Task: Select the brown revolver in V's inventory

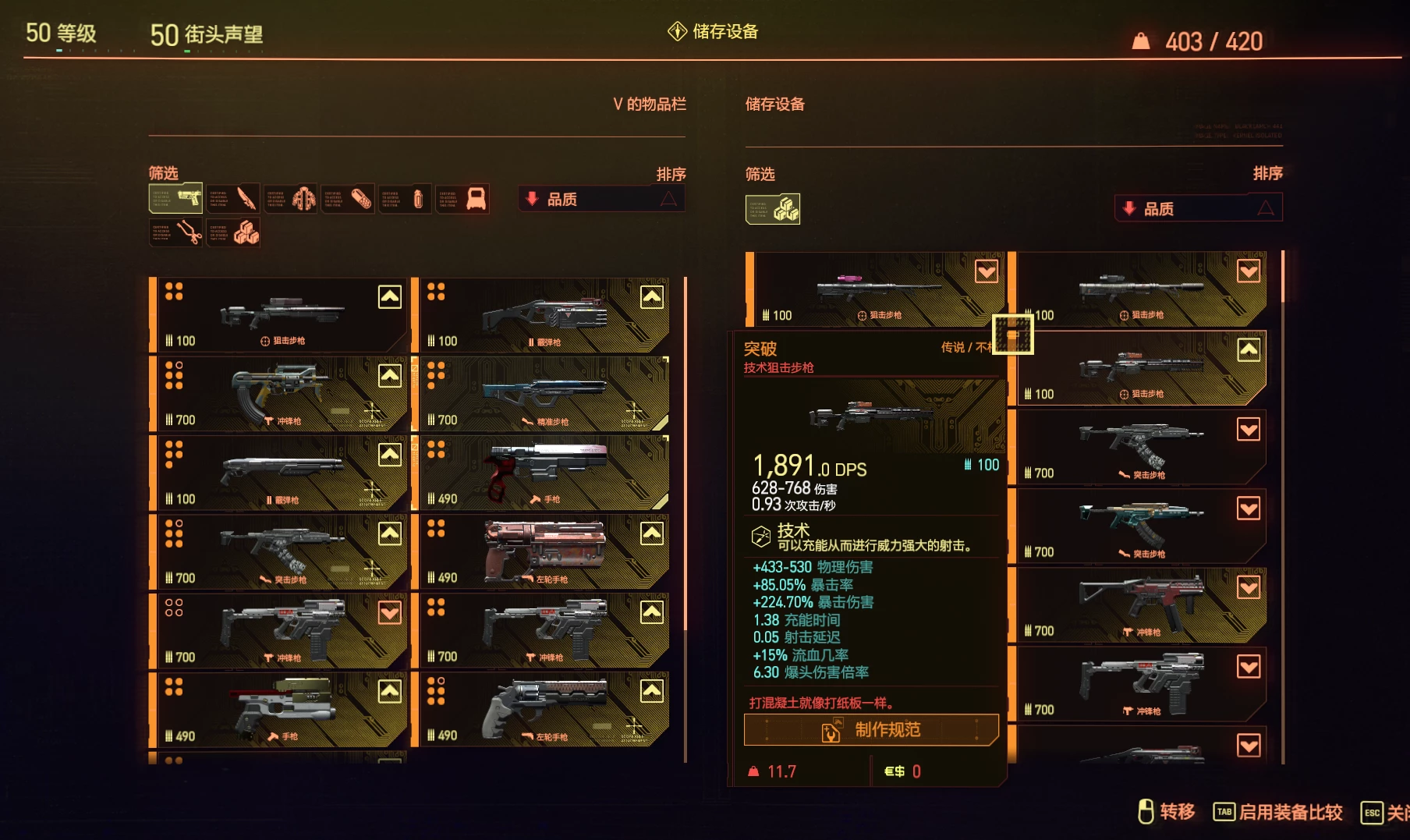Action: point(541,551)
